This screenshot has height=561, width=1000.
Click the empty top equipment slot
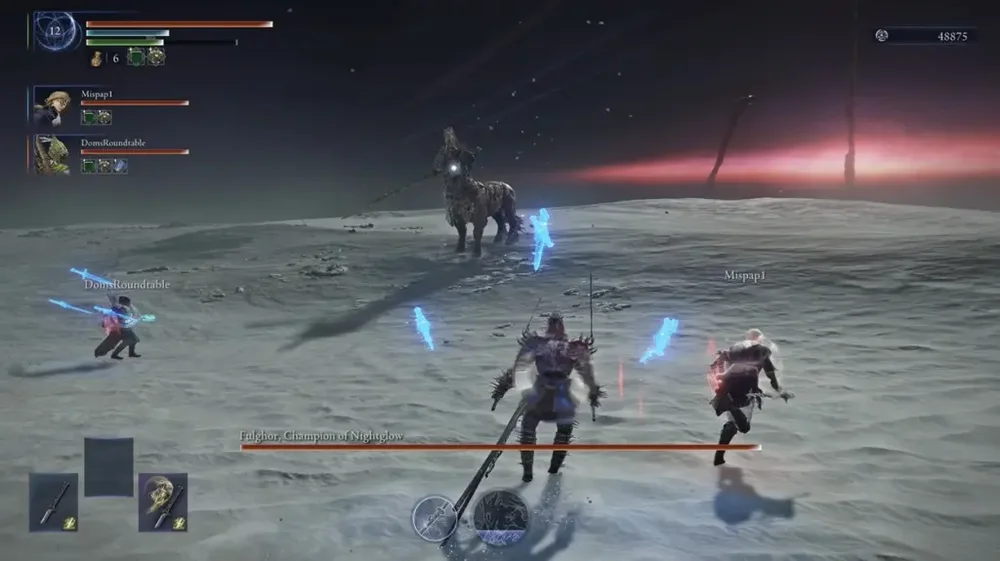(108, 466)
